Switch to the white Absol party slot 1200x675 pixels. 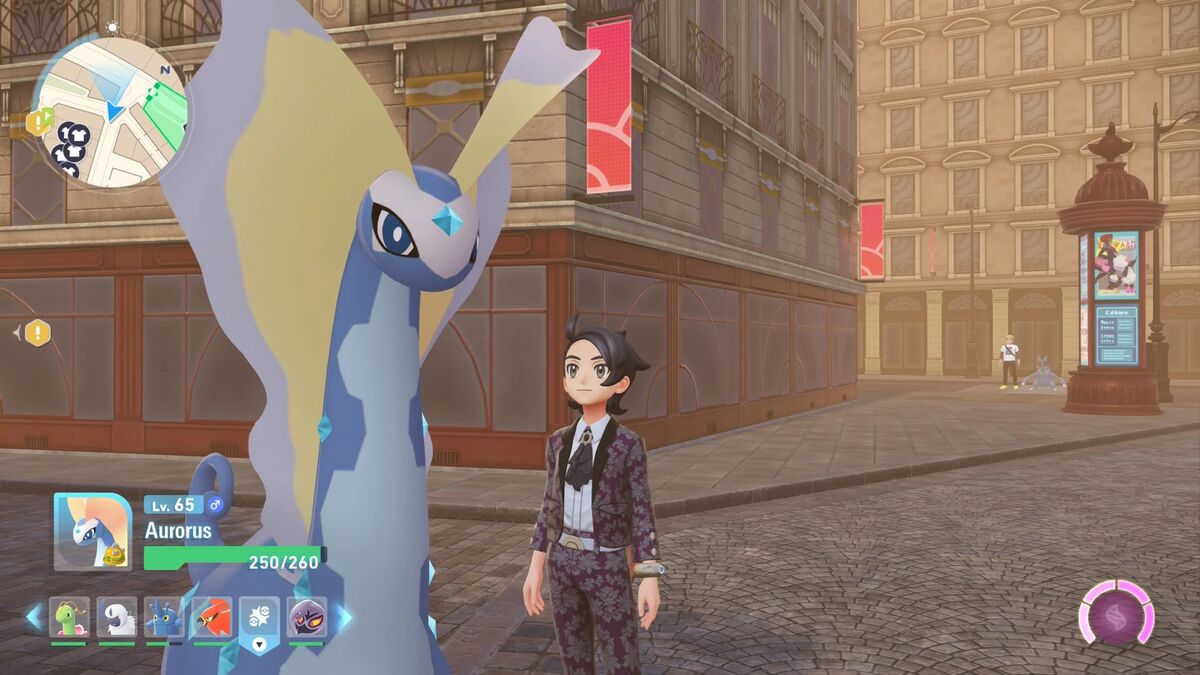coord(117,617)
